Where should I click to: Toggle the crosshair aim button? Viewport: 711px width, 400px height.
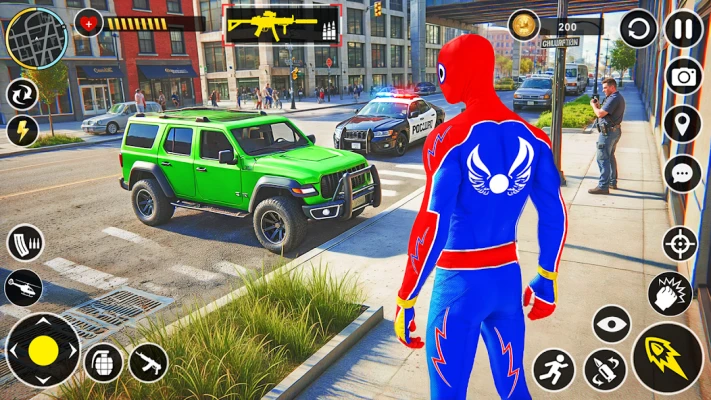680,244
